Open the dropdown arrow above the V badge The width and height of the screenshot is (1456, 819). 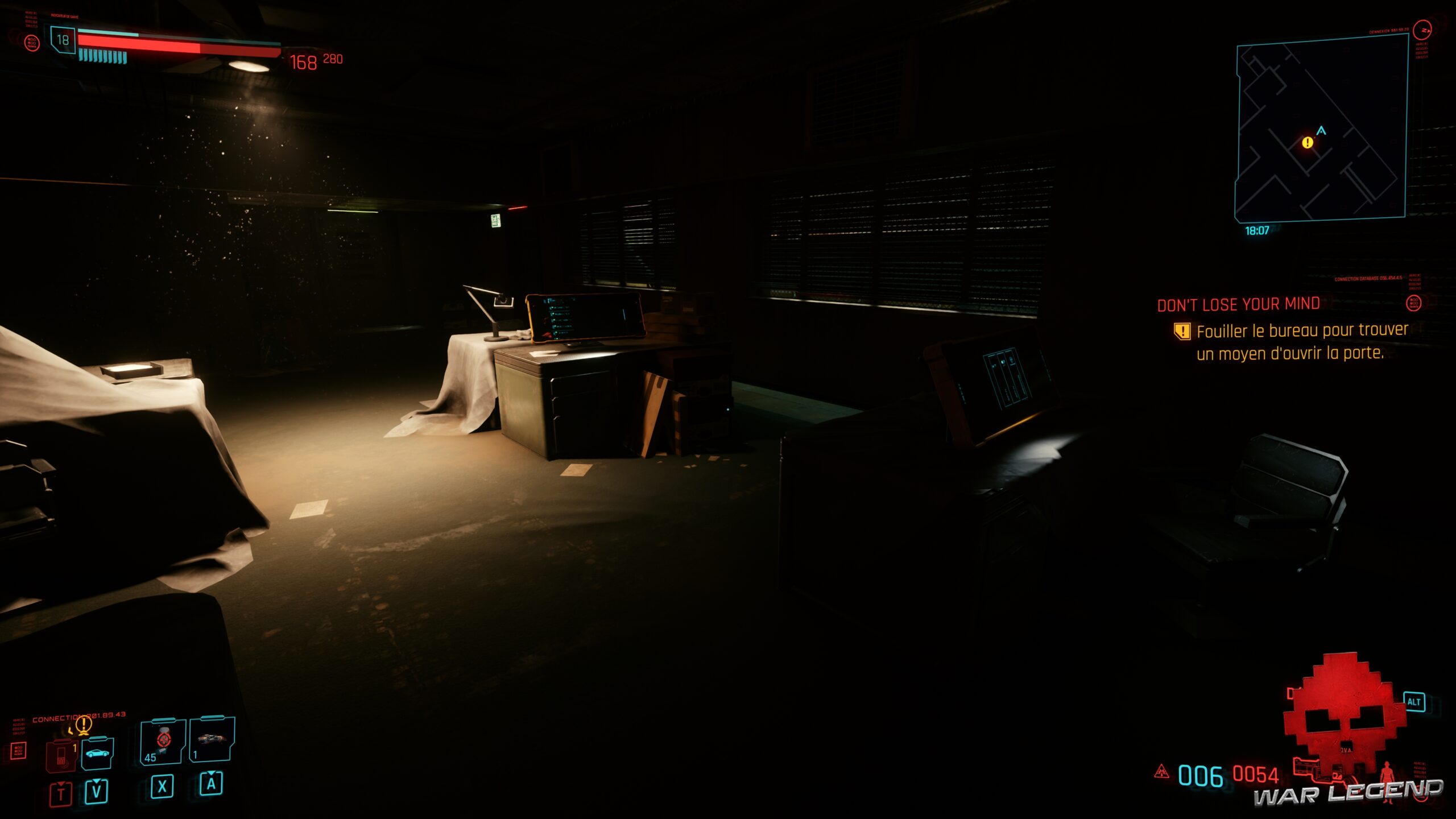click(x=96, y=781)
